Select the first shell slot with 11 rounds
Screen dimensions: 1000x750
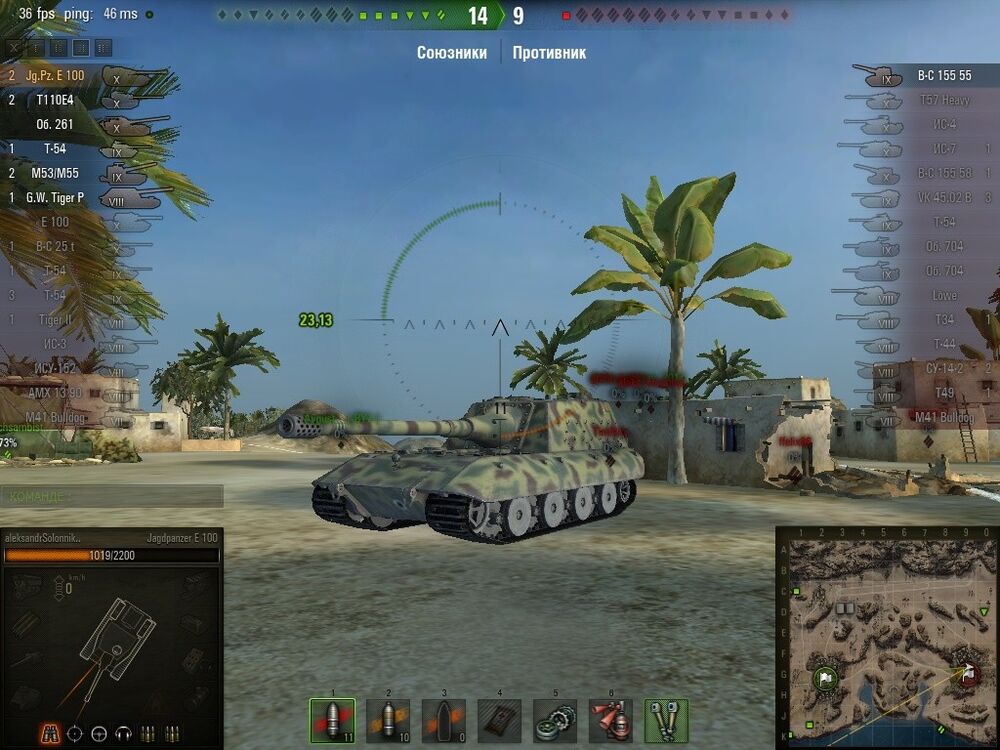tap(332, 719)
